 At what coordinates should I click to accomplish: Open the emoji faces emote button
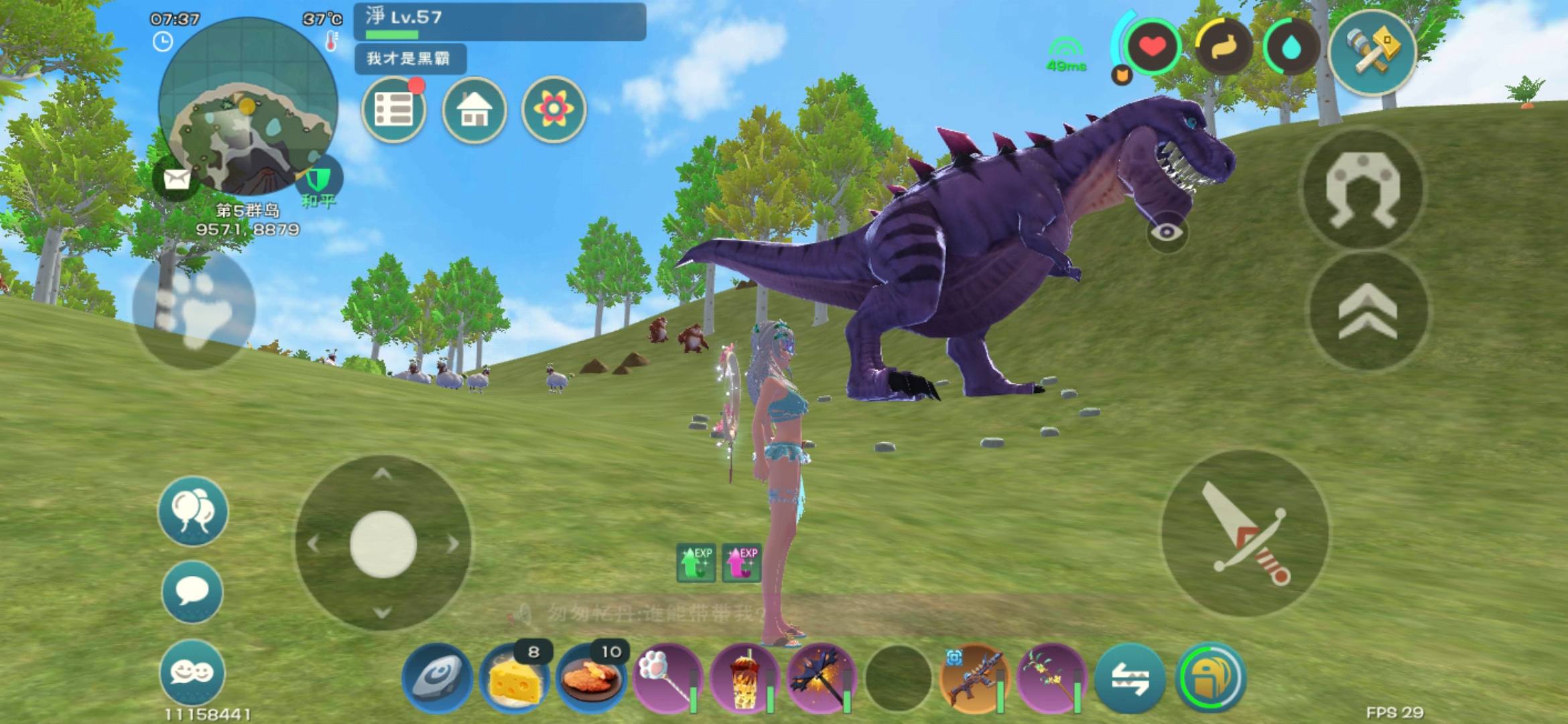pyautogui.click(x=192, y=672)
